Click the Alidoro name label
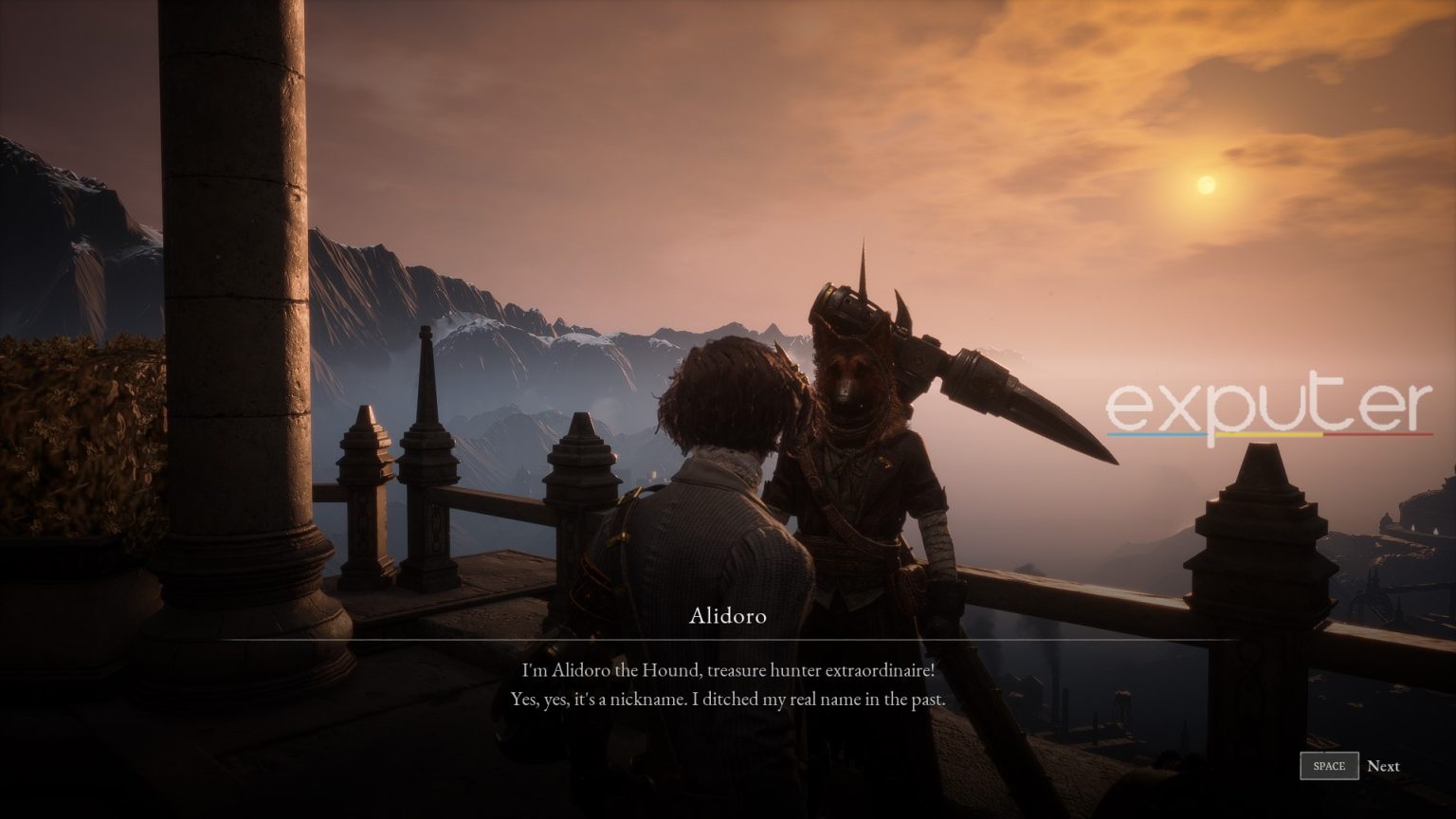Screen dimensions: 1456x819 (x=727, y=617)
